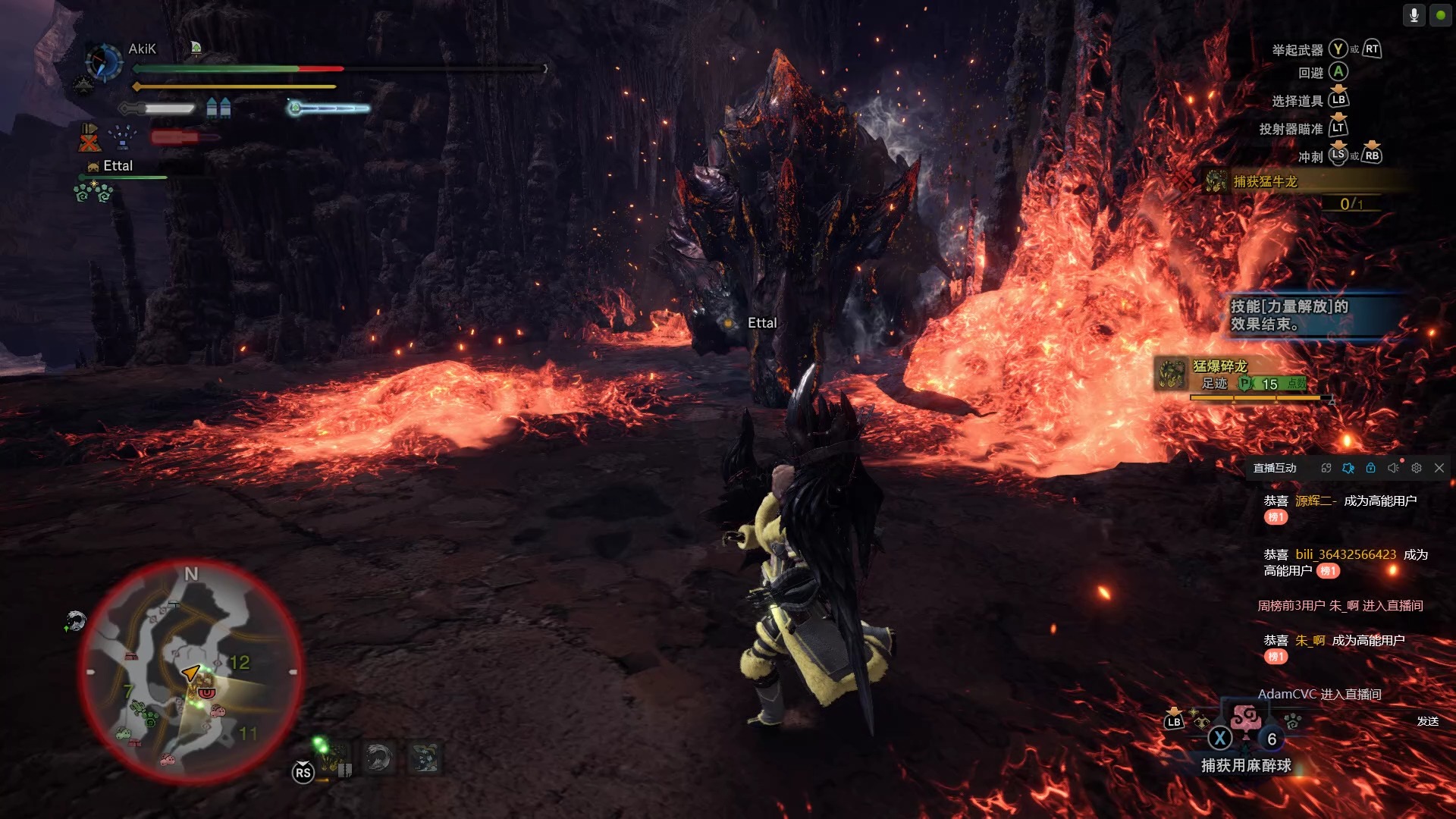
Task: Toggle the microphone icon in the corner
Action: (1414, 15)
